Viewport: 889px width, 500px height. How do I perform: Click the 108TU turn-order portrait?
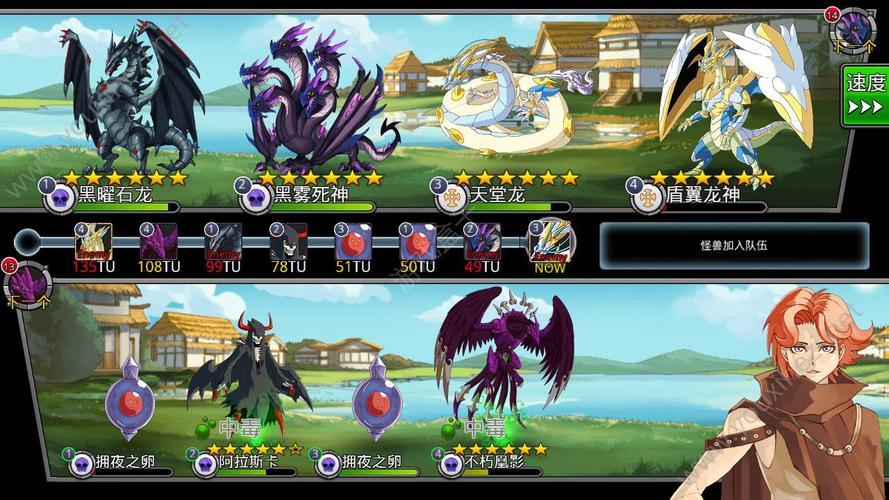pos(159,242)
